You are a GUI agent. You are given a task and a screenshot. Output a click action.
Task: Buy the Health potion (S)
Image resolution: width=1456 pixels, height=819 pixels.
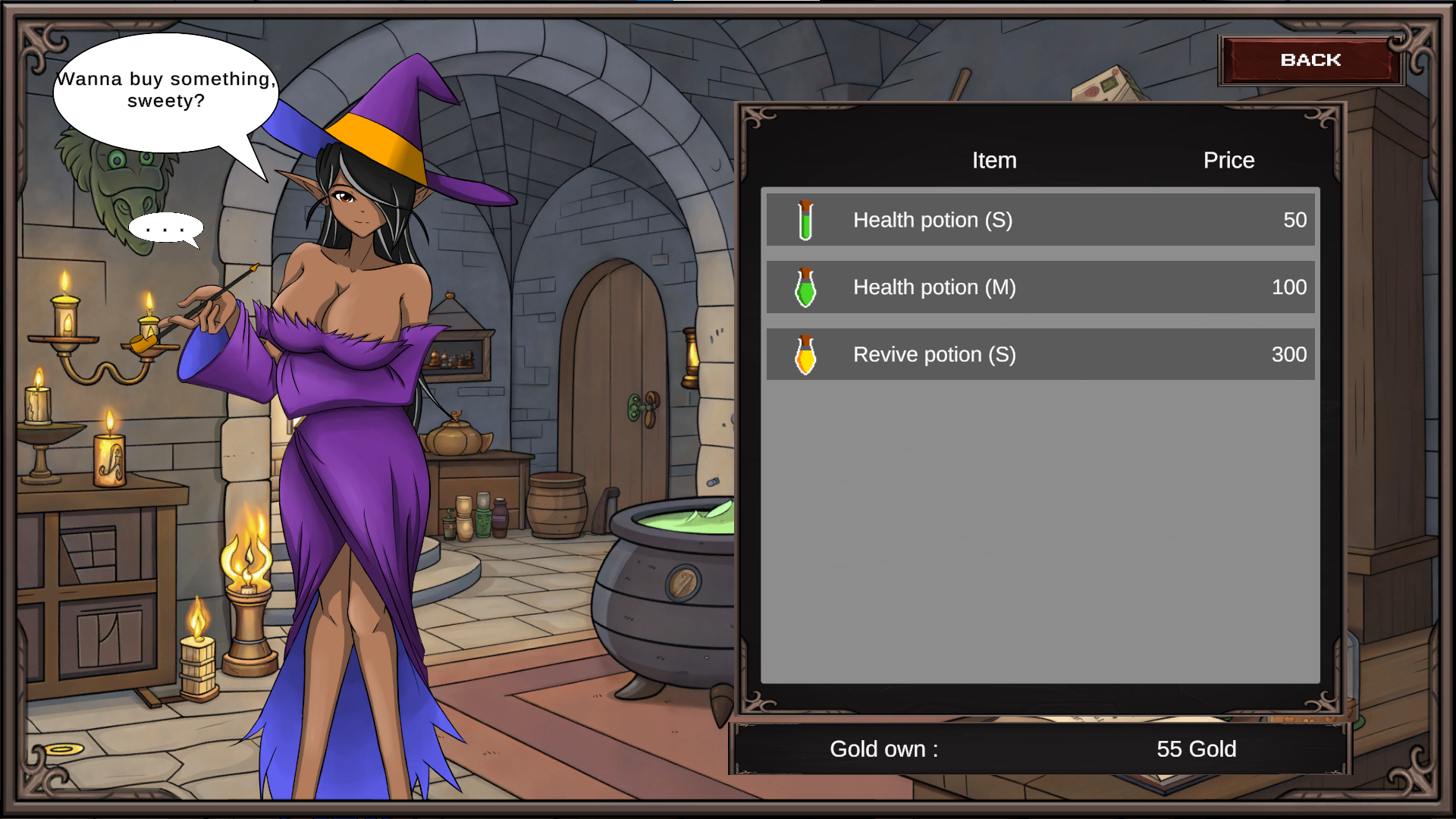1040,220
